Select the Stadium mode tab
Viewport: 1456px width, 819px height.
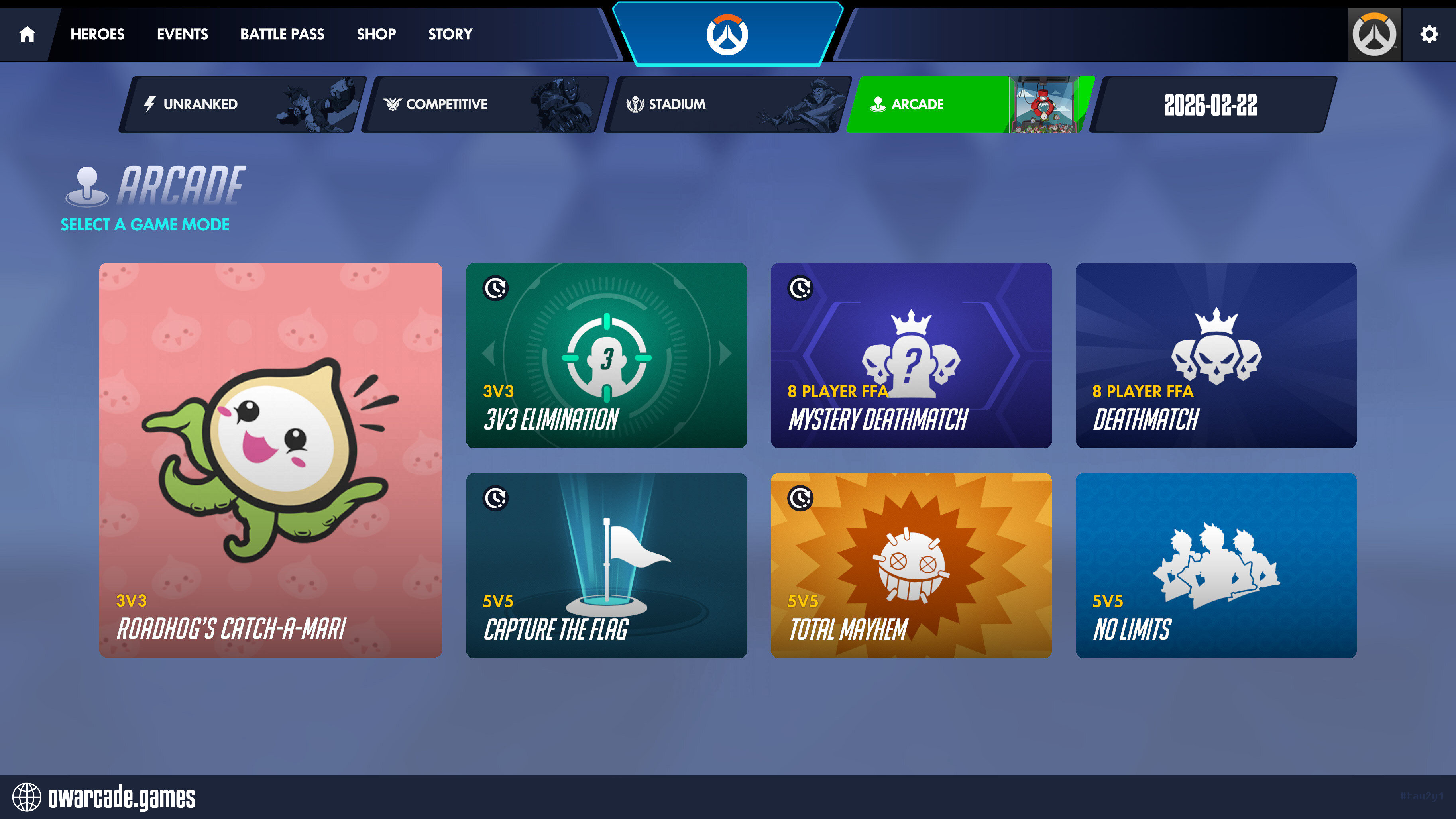pos(728,104)
